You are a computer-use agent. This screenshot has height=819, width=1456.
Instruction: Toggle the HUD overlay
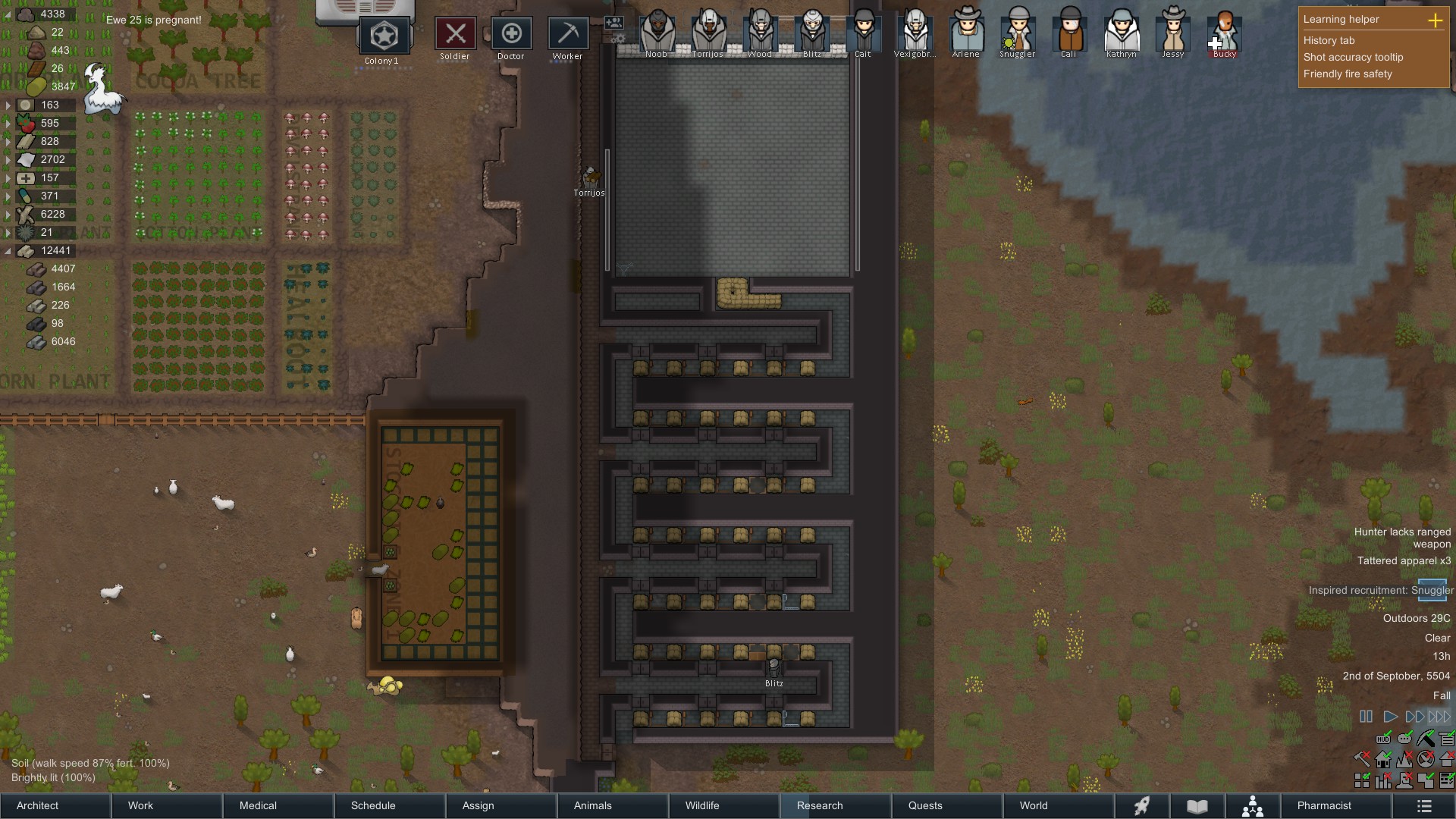1382,739
